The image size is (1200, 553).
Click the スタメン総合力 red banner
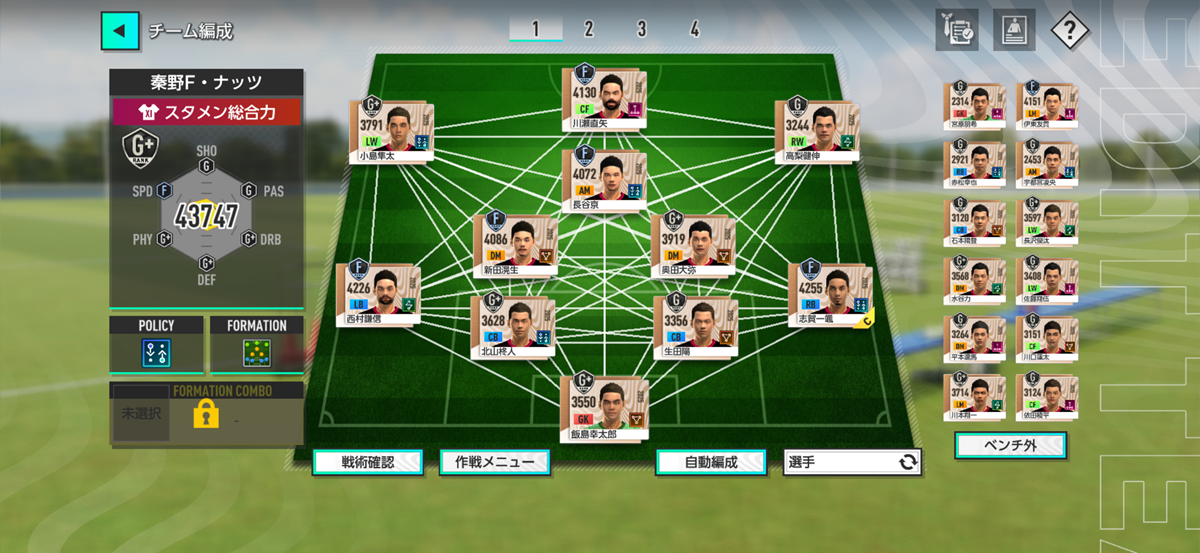click(x=206, y=112)
